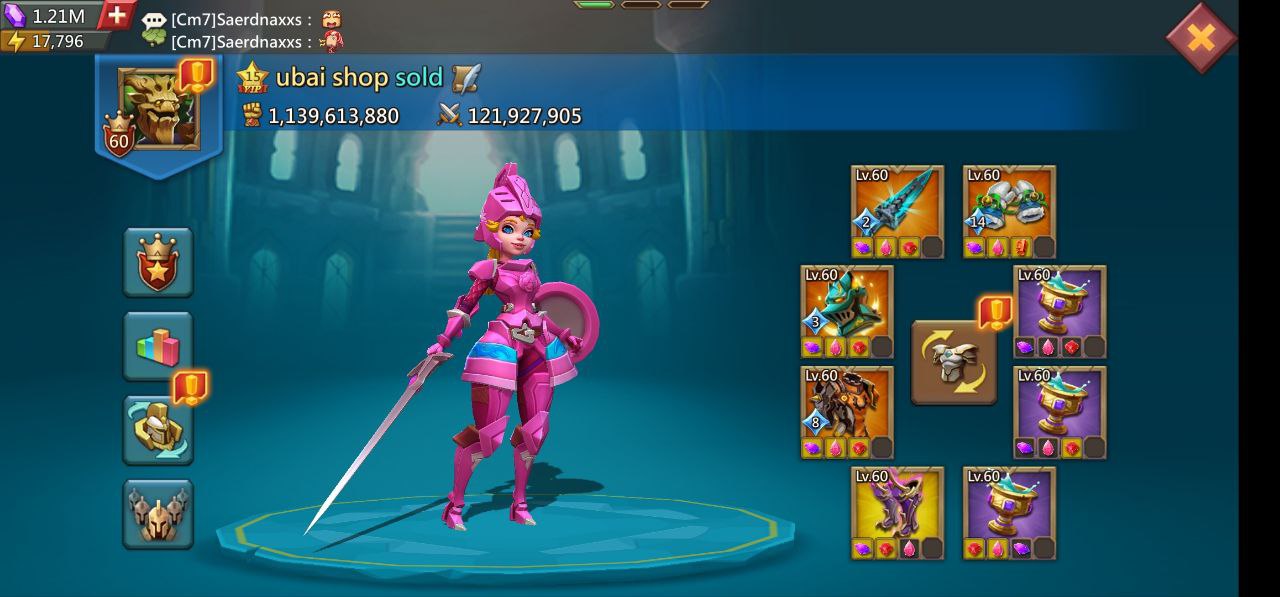1280x597 pixels.
Task: Edit name using the scroll-and-quill icon
Action: (466, 78)
